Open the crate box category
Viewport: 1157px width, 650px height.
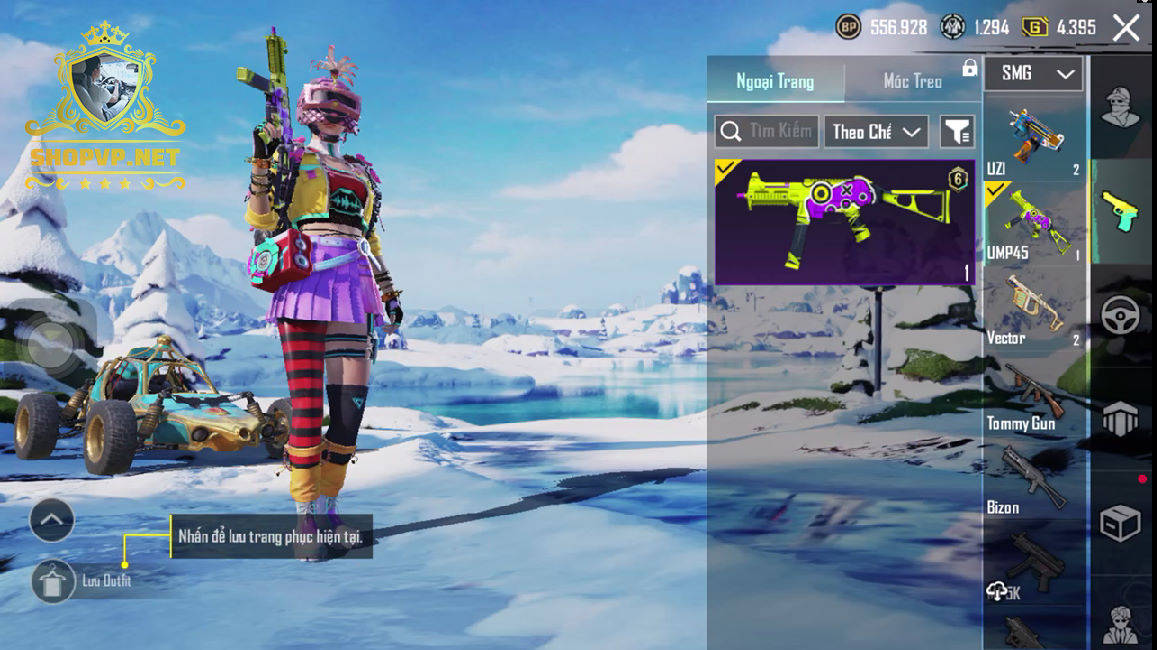pos(1120,523)
